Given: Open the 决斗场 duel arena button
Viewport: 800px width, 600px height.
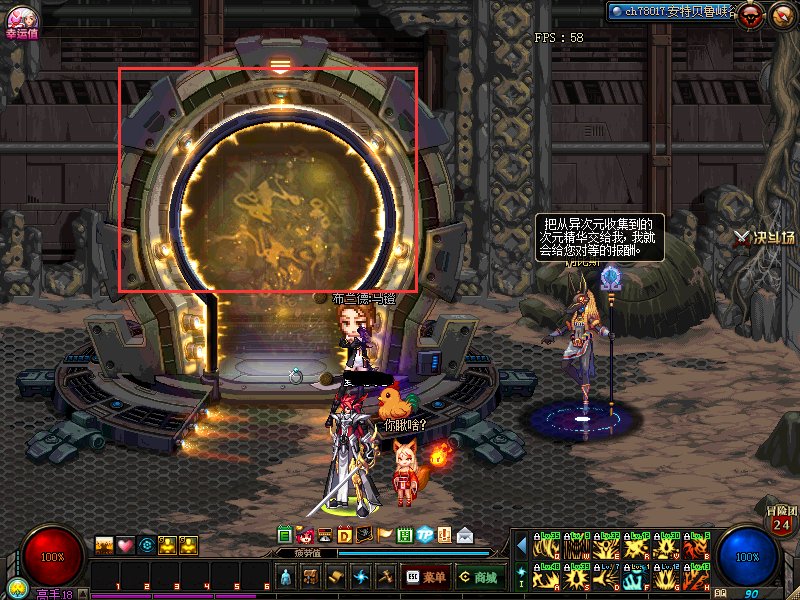Looking at the screenshot, I should coord(764,237).
